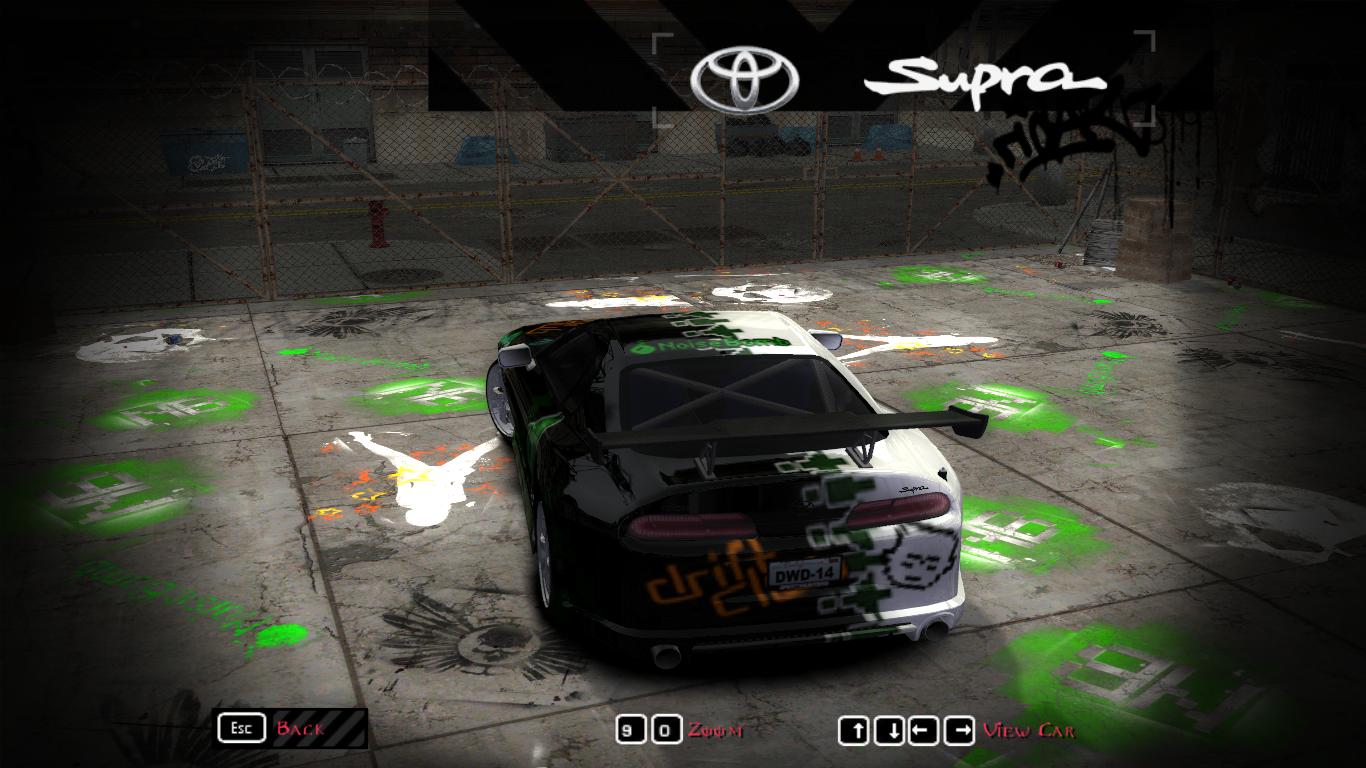1366x768 pixels.
Task: Click the Esc key icon near Back
Action: (240, 729)
